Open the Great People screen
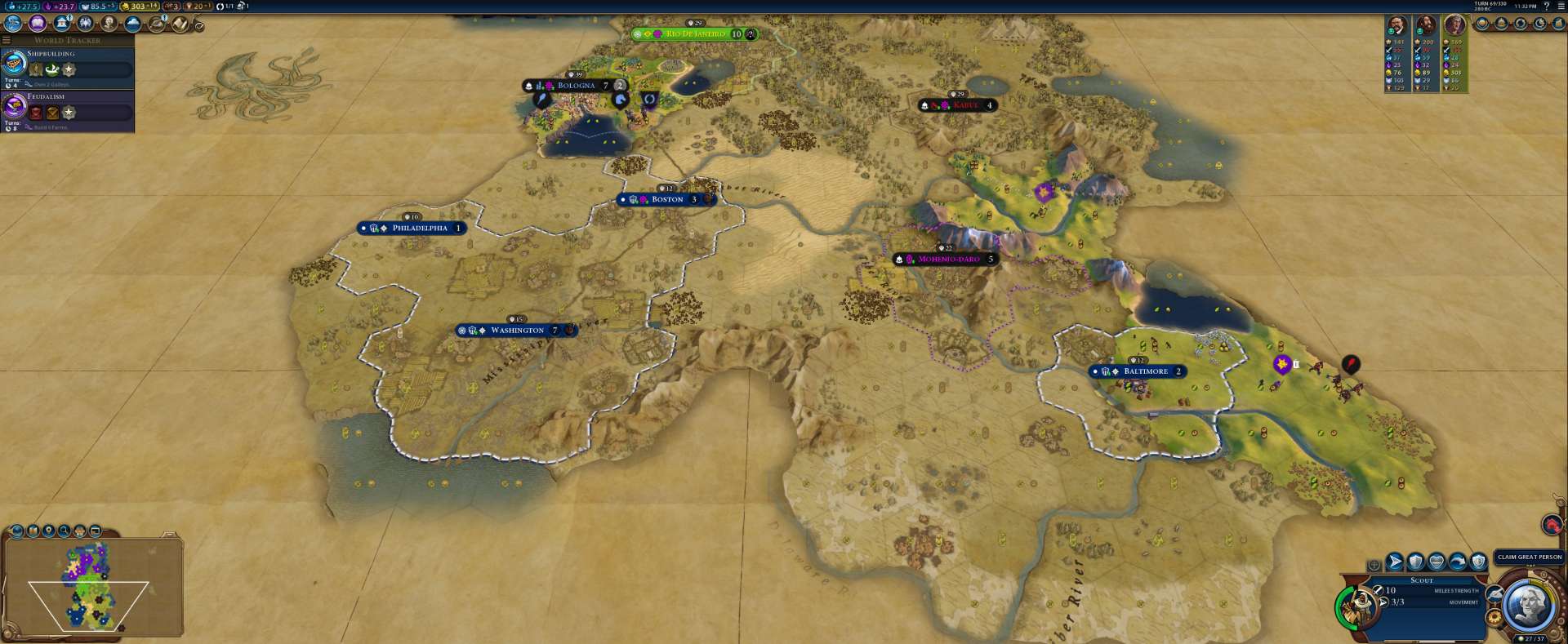 (x=109, y=24)
